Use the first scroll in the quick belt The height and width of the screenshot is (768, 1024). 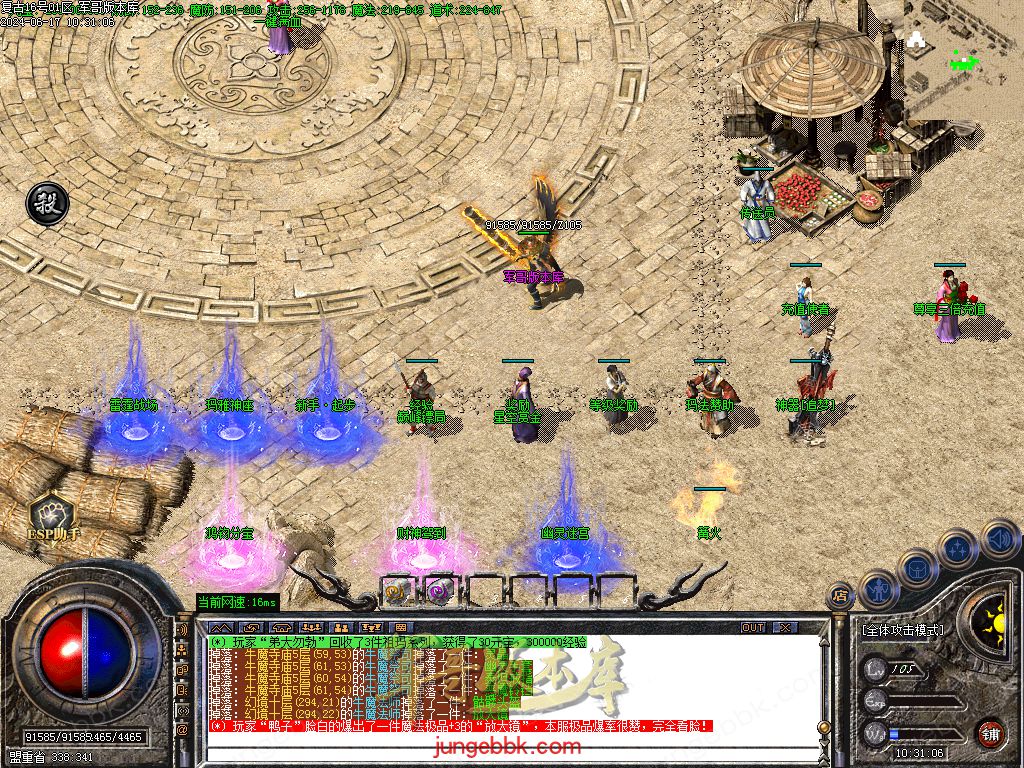coord(396,591)
